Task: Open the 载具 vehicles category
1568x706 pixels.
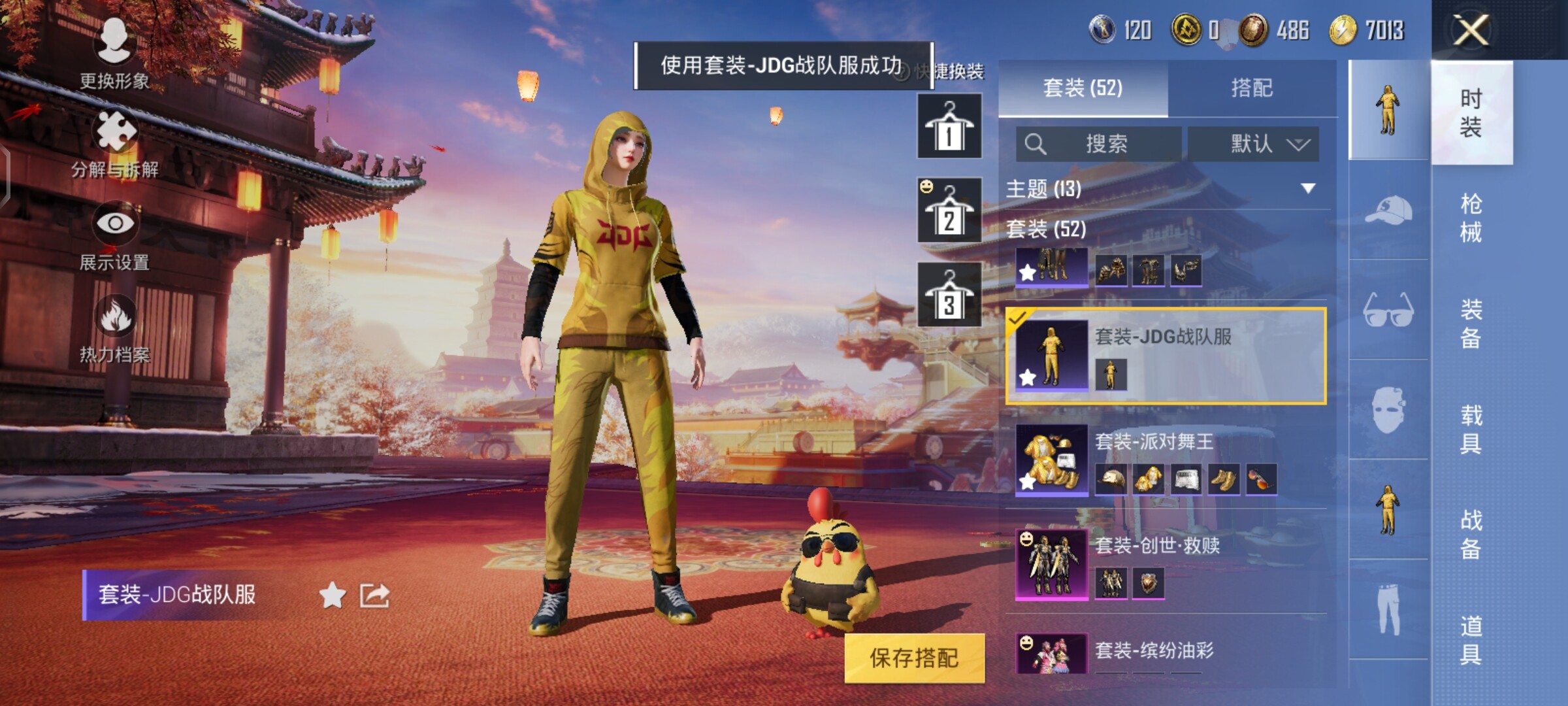Action: pos(1471,429)
